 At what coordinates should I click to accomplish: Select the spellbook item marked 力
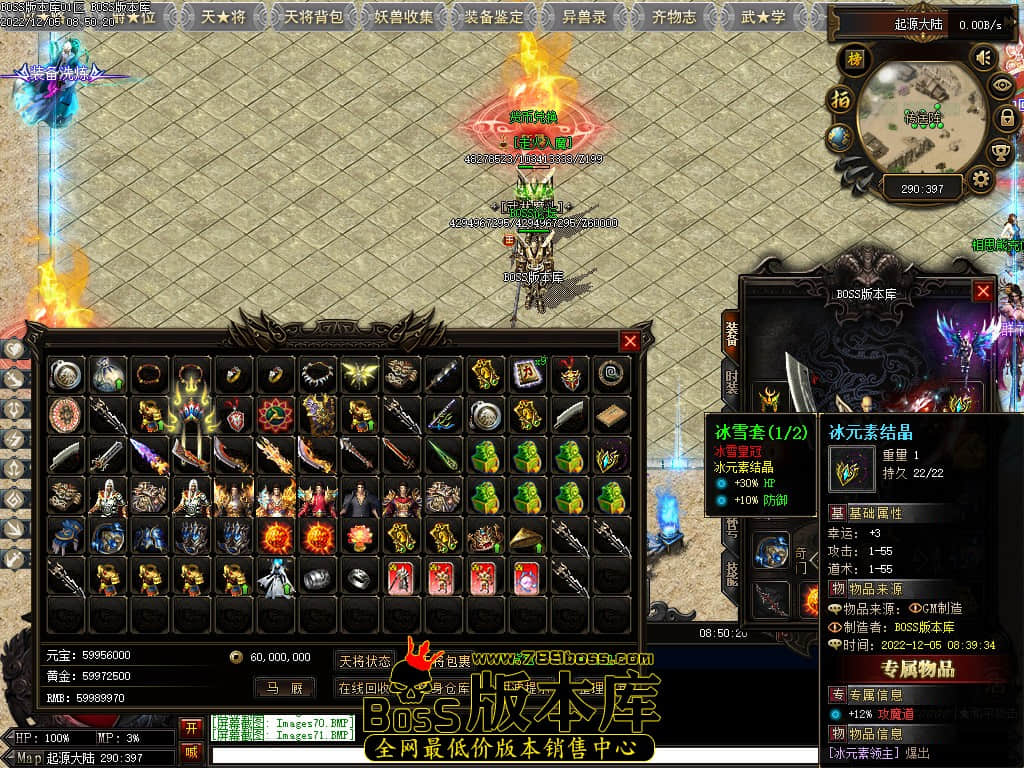tap(526, 374)
